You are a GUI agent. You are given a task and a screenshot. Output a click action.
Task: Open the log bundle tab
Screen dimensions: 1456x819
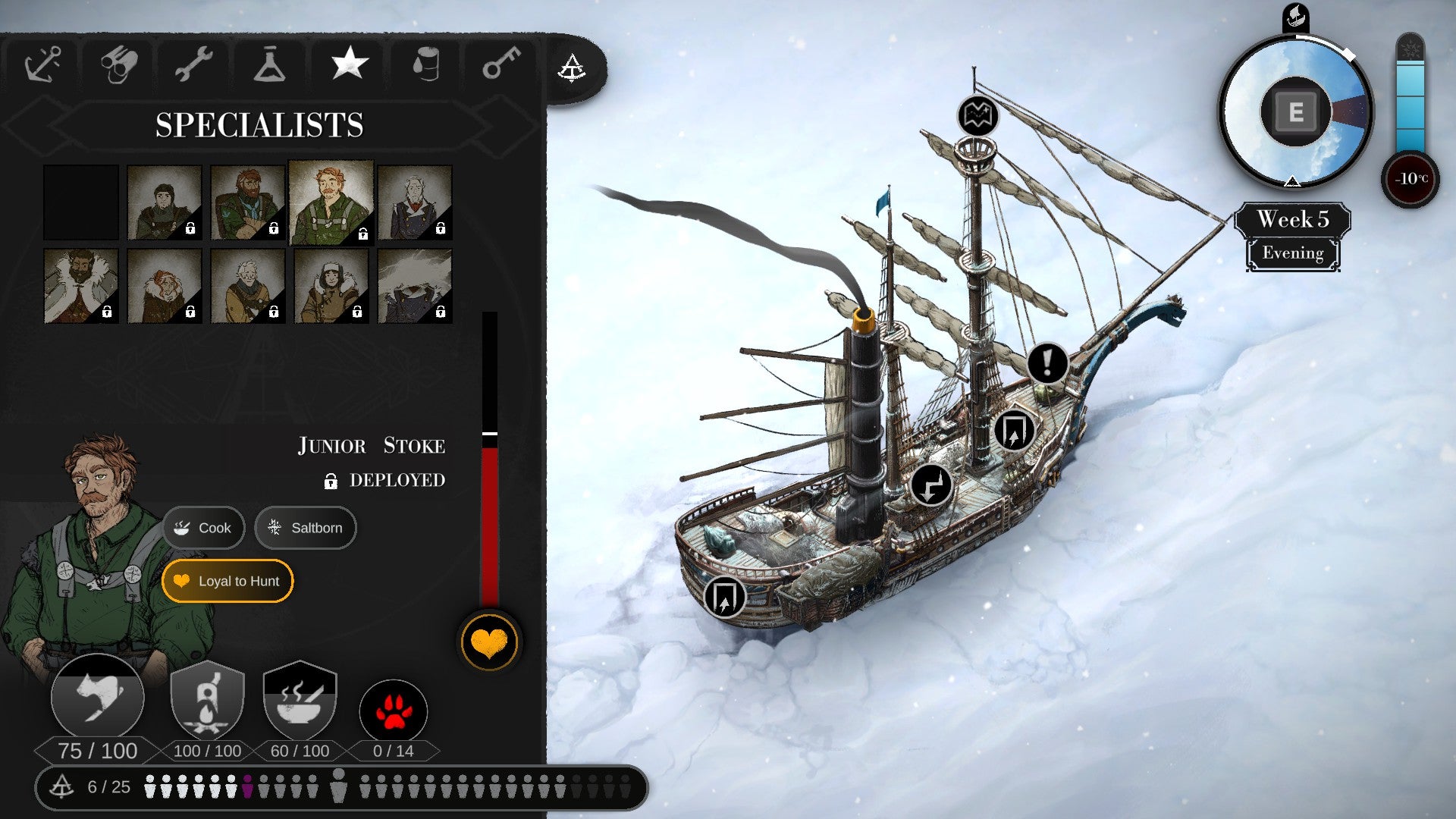119,64
